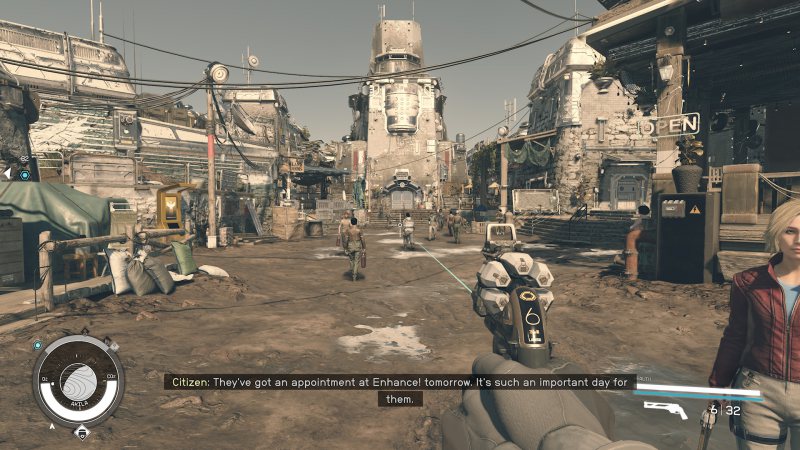Click the diamond ship marker below the compass
The height and width of the screenshot is (450, 800).
pyautogui.click(x=81, y=432)
